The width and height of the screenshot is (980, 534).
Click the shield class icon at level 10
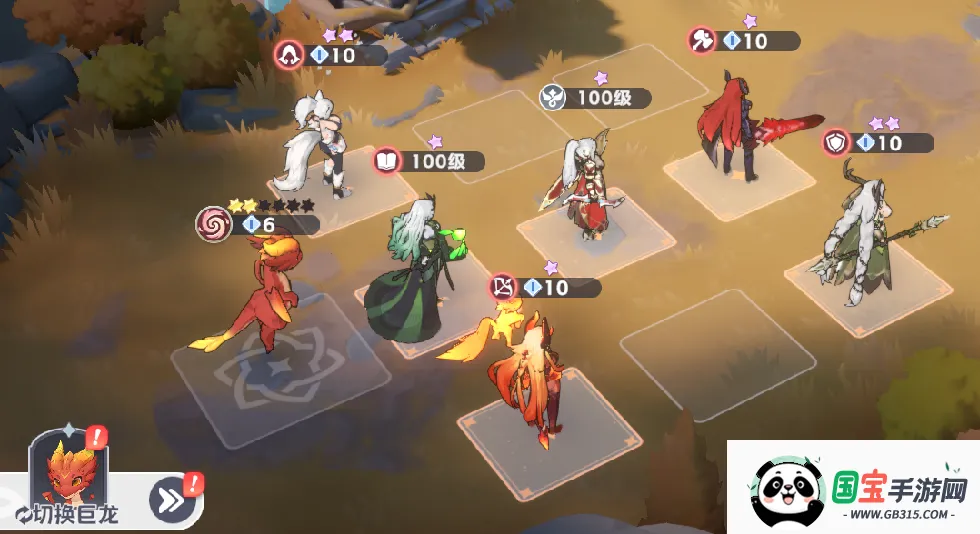tap(836, 143)
